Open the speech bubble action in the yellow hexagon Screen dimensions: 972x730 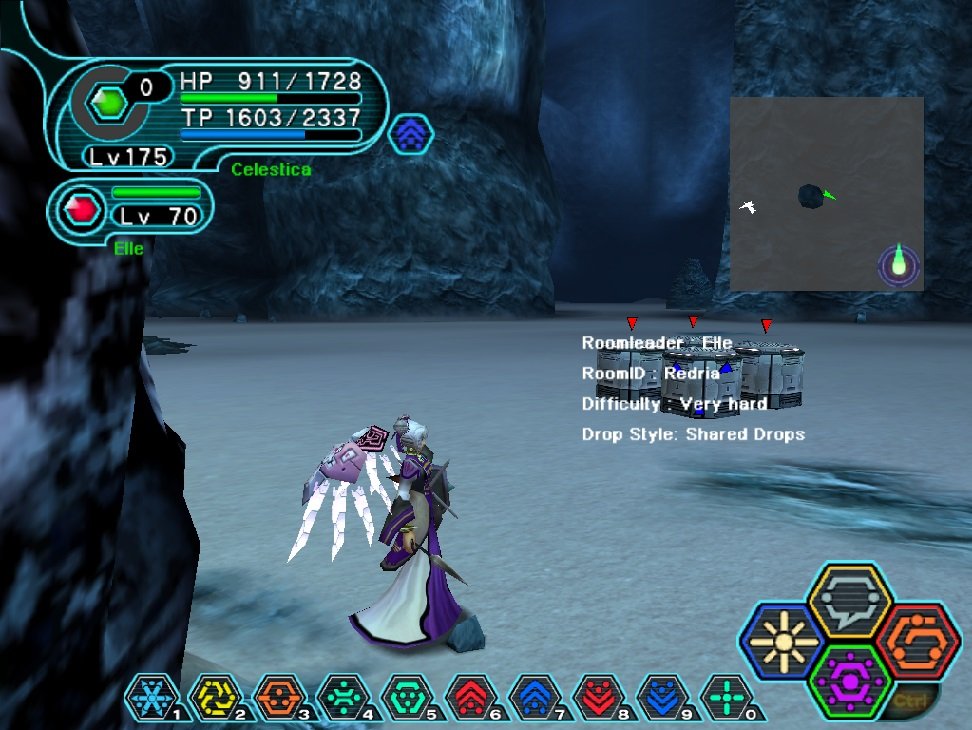point(849,601)
